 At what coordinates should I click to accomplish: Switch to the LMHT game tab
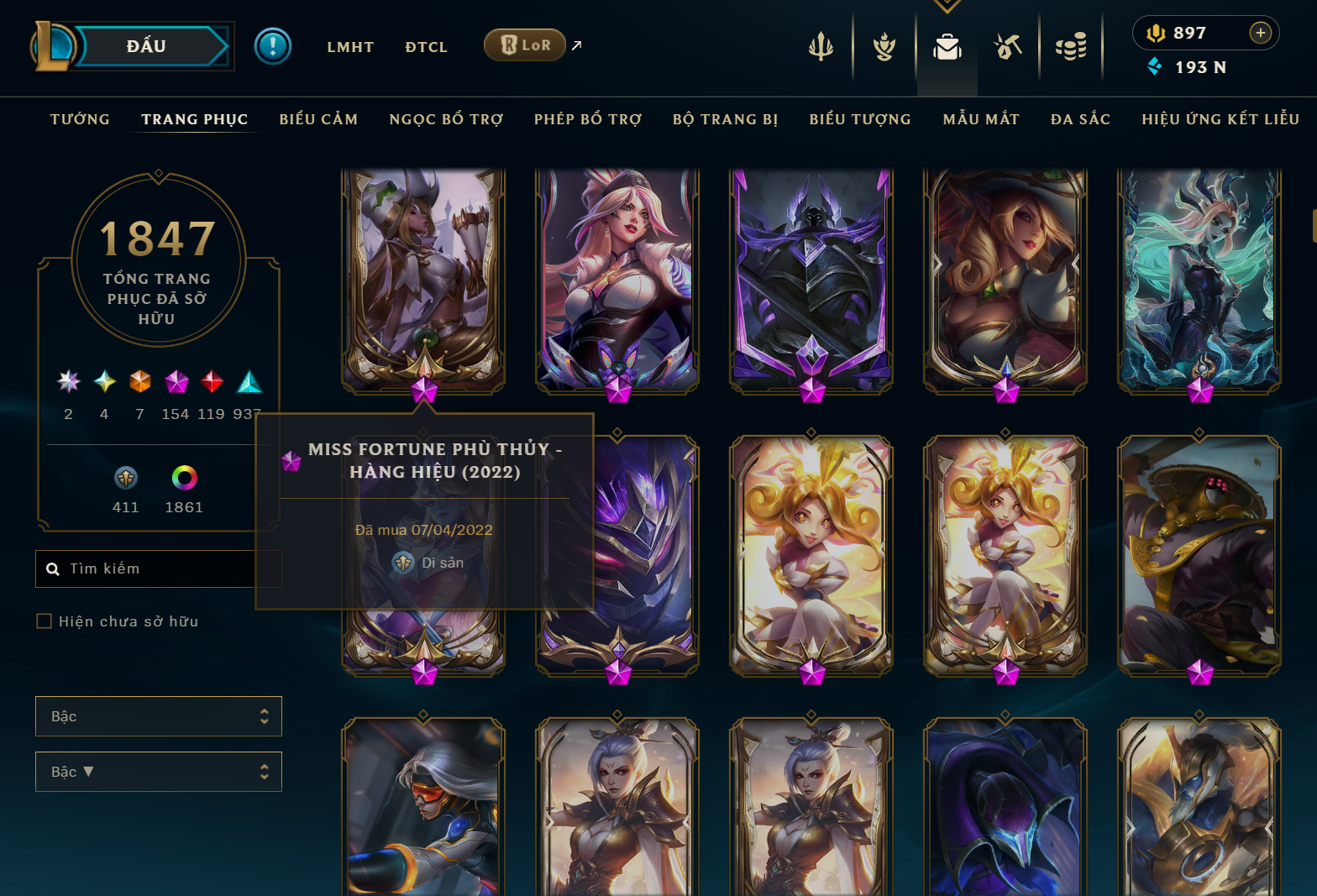[x=350, y=47]
